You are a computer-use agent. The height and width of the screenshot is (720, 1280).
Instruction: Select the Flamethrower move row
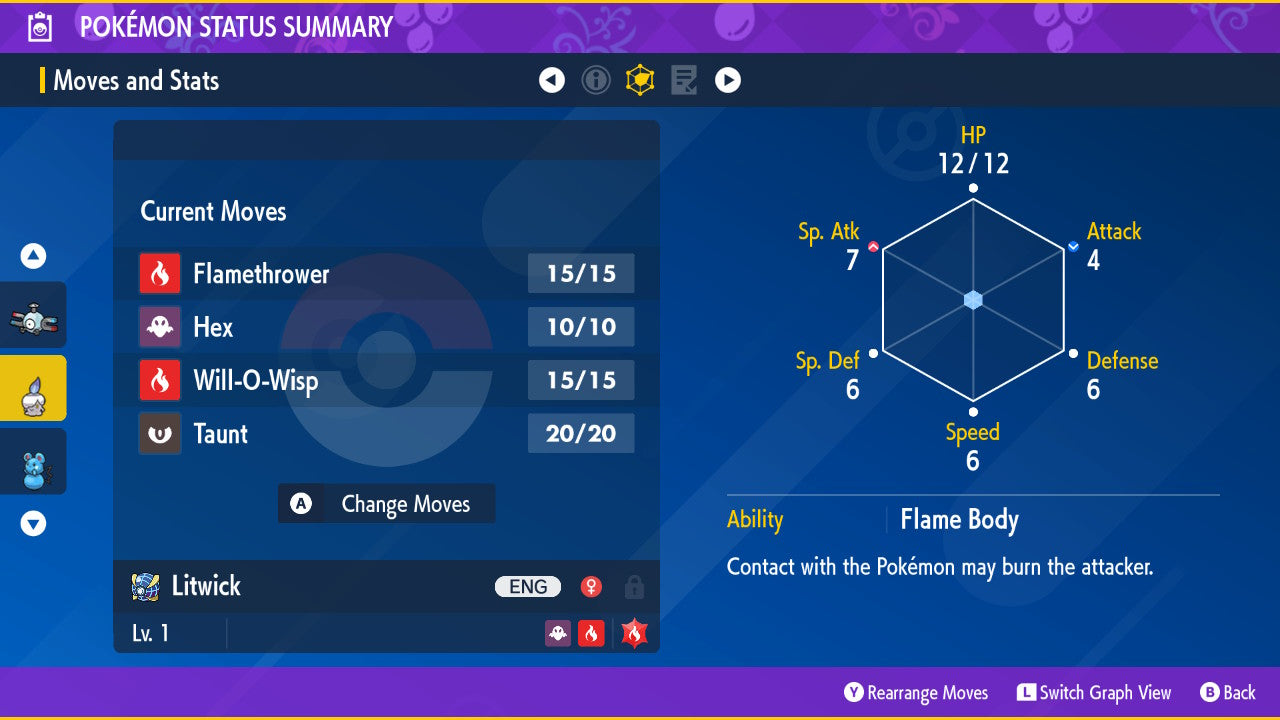coord(386,274)
